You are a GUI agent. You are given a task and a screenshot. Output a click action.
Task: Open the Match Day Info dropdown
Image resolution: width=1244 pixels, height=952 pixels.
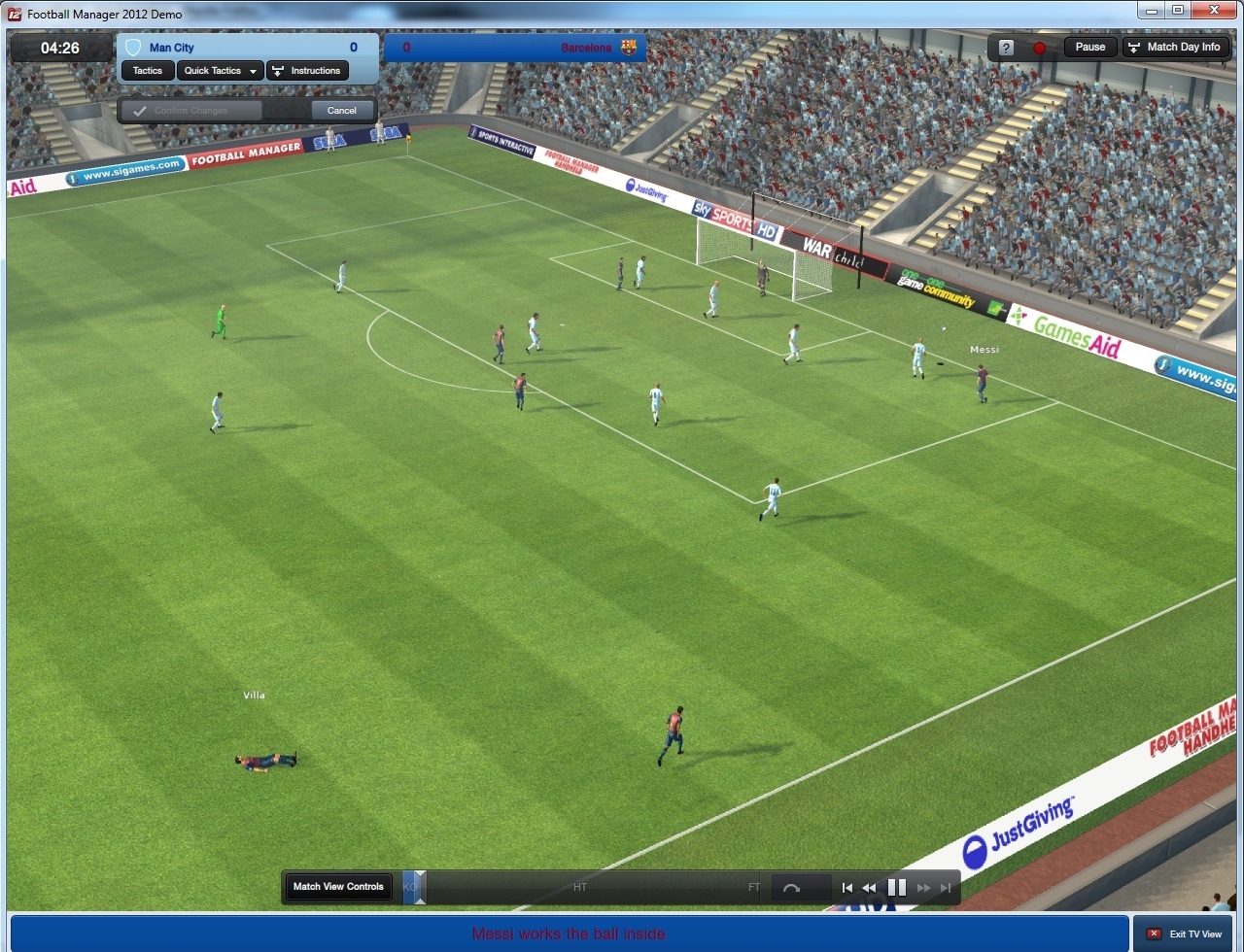(x=1176, y=46)
